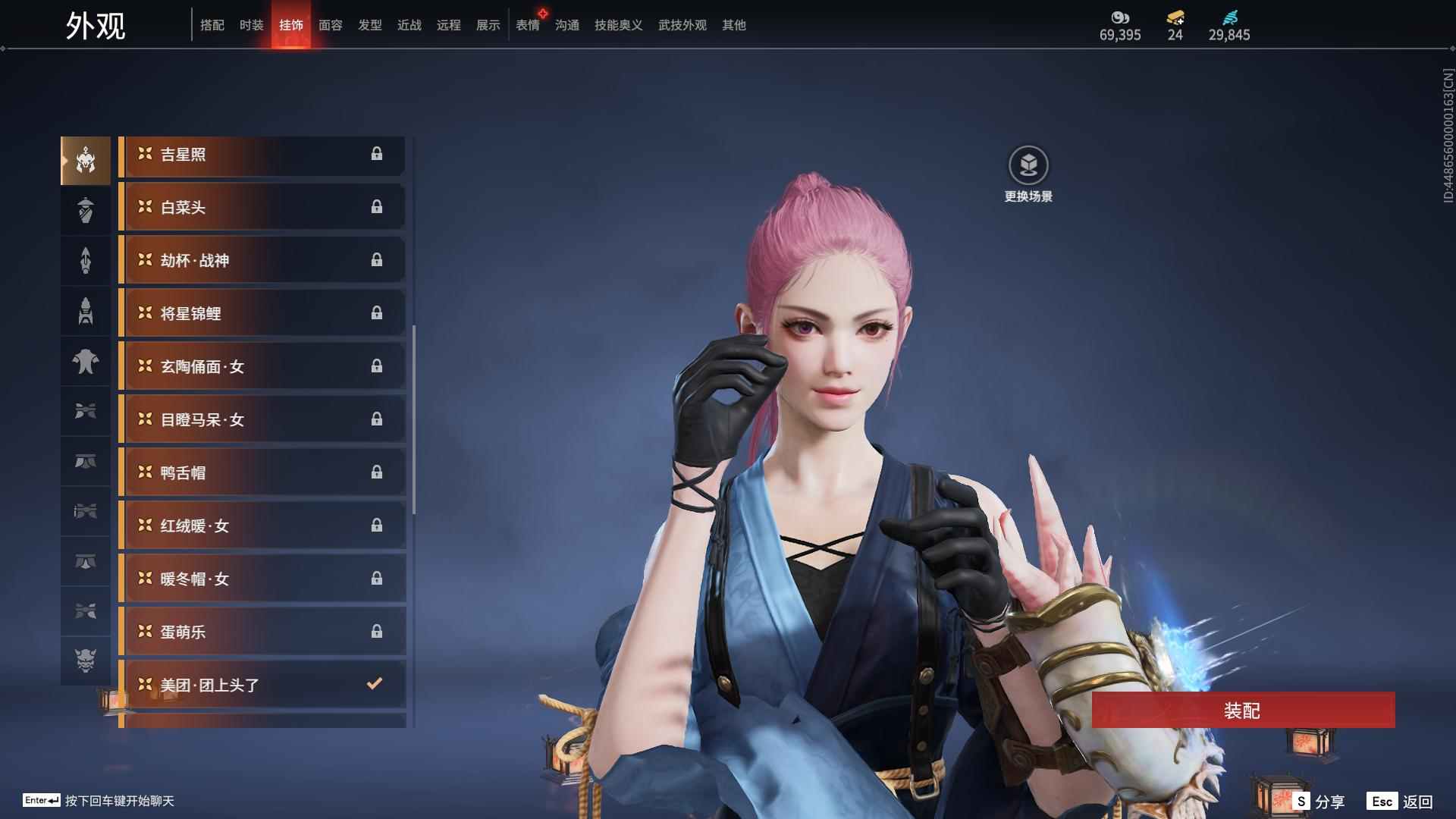Click the red 装配 equip button

click(x=1242, y=710)
